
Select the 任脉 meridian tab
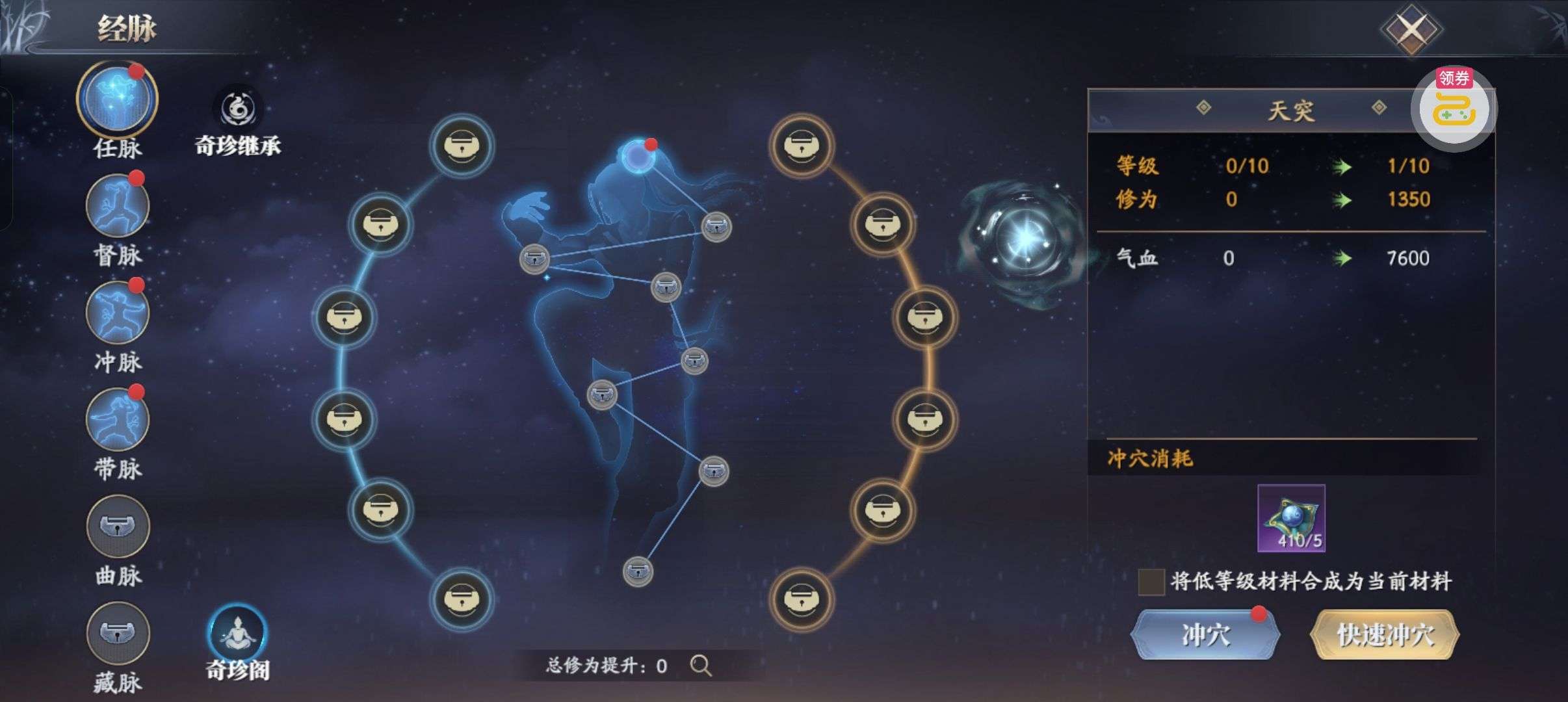point(117,99)
